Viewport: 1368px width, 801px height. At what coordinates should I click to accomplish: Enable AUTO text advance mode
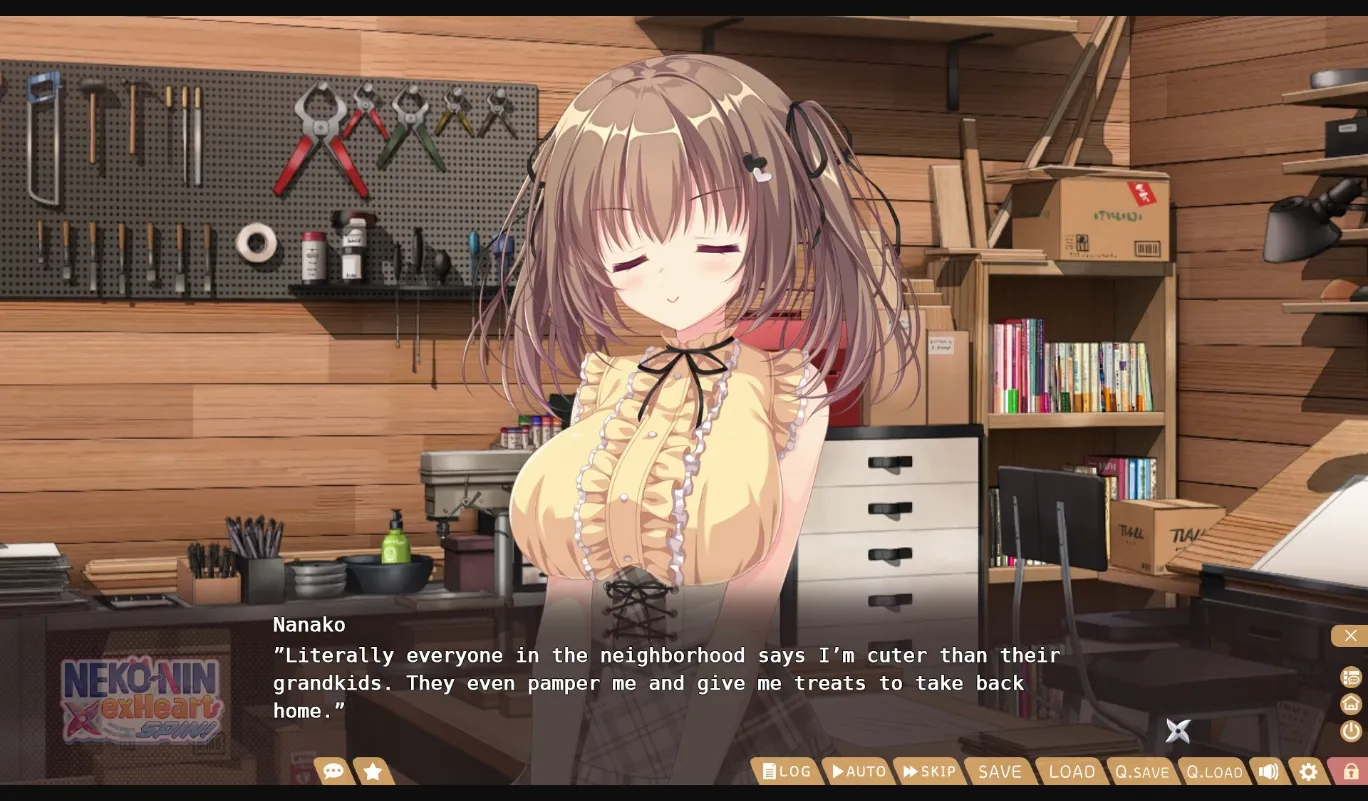(x=858, y=771)
